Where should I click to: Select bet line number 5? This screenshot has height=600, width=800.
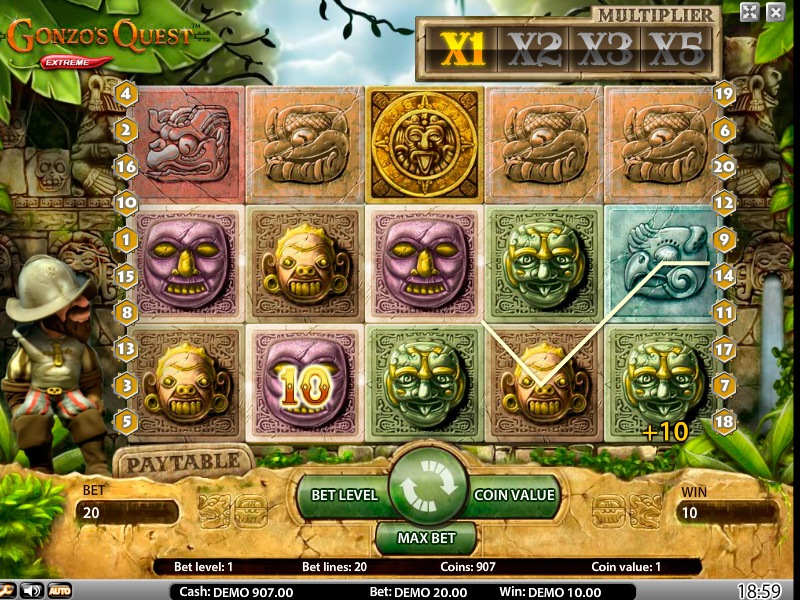point(126,421)
